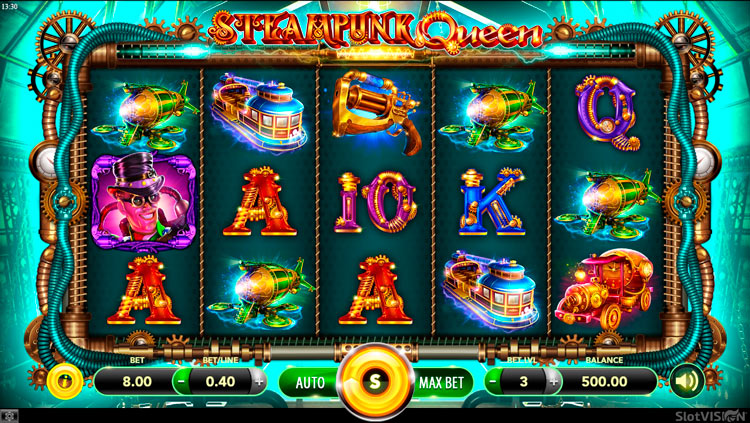Raise the Bet Level

coord(553,381)
